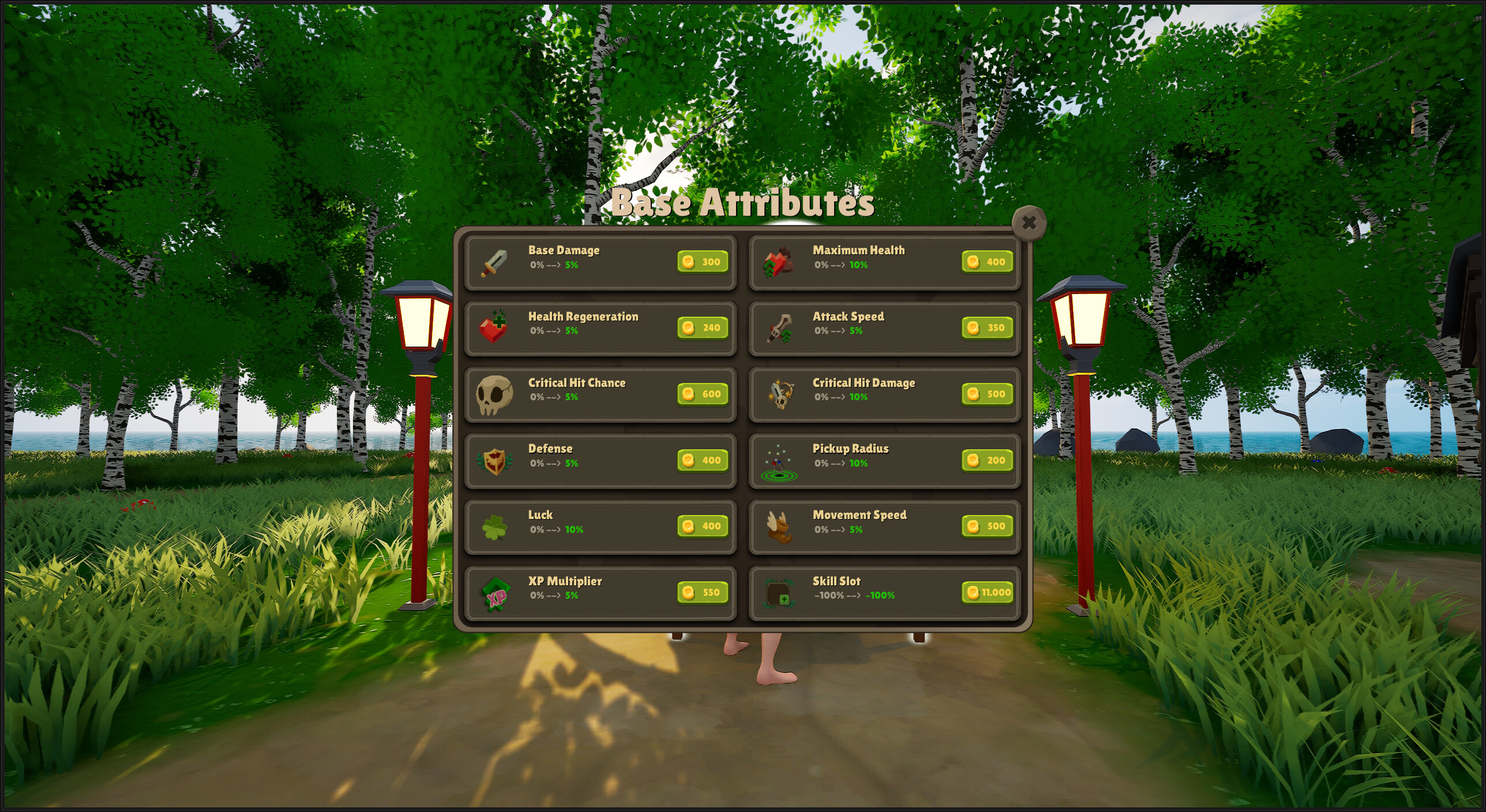Image resolution: width=1486 pixels, height=812 pixels.
Task: Buy the Maximum Health upgrade for 400
Action: [986, 262]
